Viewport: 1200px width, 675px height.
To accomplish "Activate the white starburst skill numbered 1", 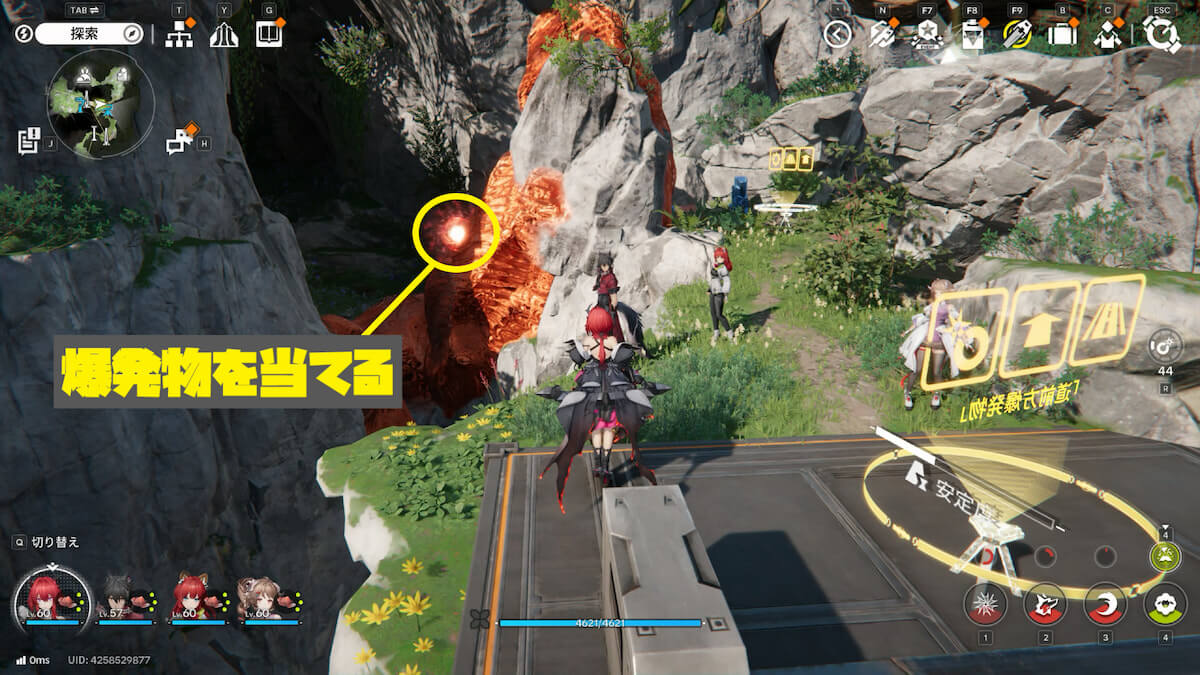I will (985, 604).
